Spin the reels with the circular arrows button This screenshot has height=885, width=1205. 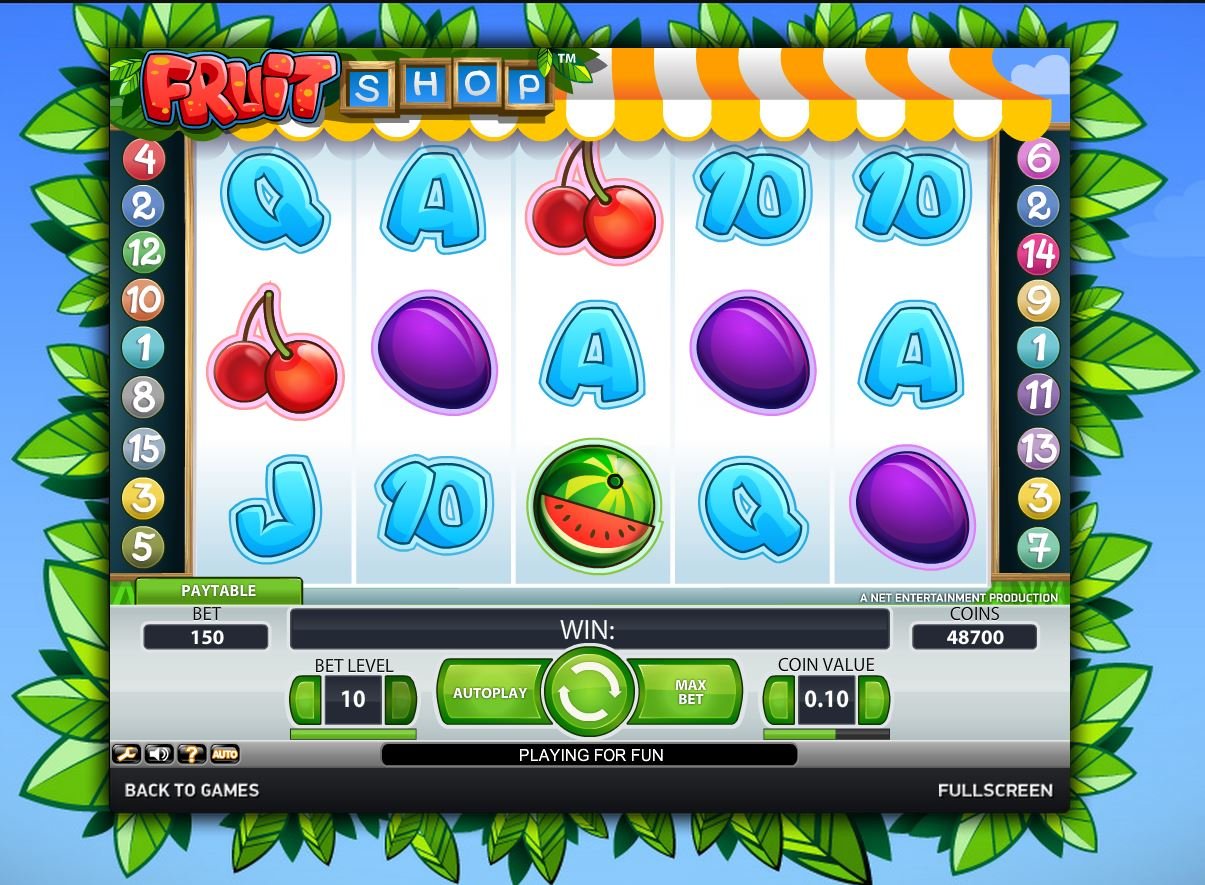click(590, 692)
